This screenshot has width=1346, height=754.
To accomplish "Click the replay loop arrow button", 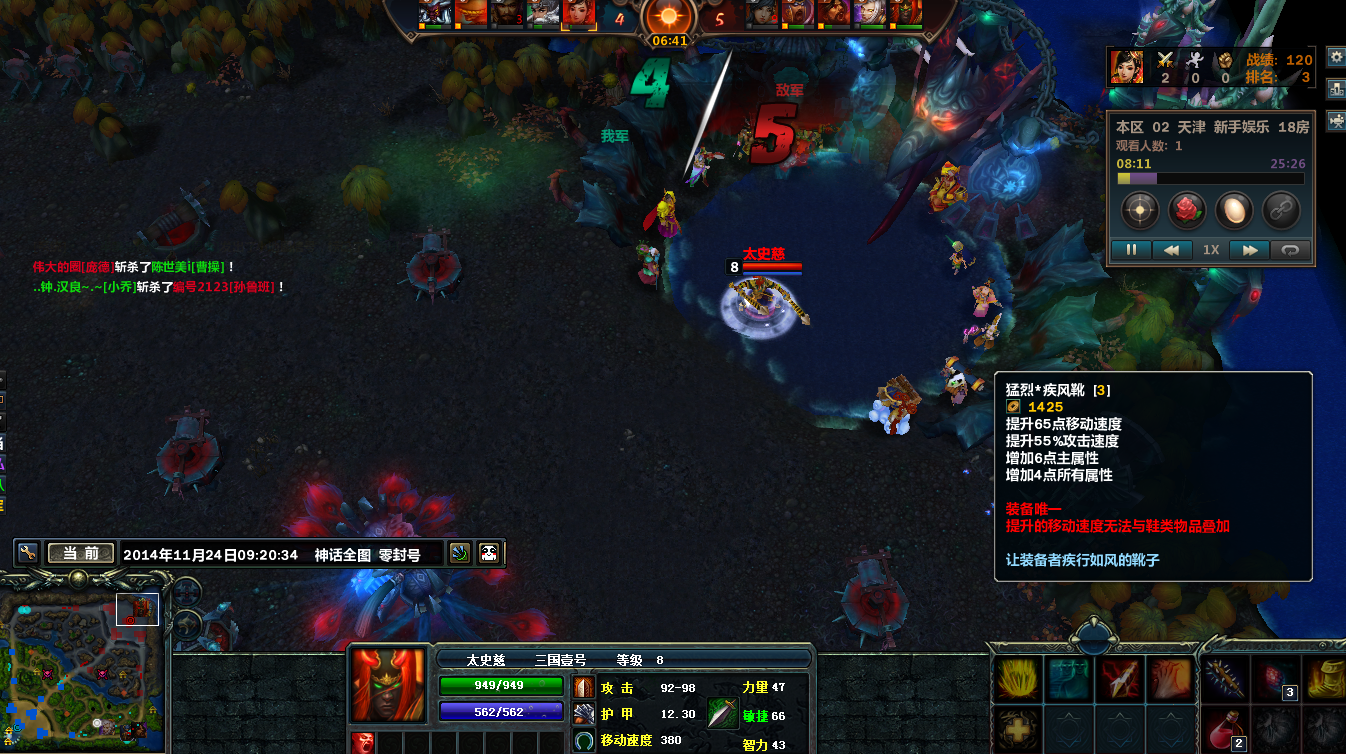I will click(x=1290, y=250).
